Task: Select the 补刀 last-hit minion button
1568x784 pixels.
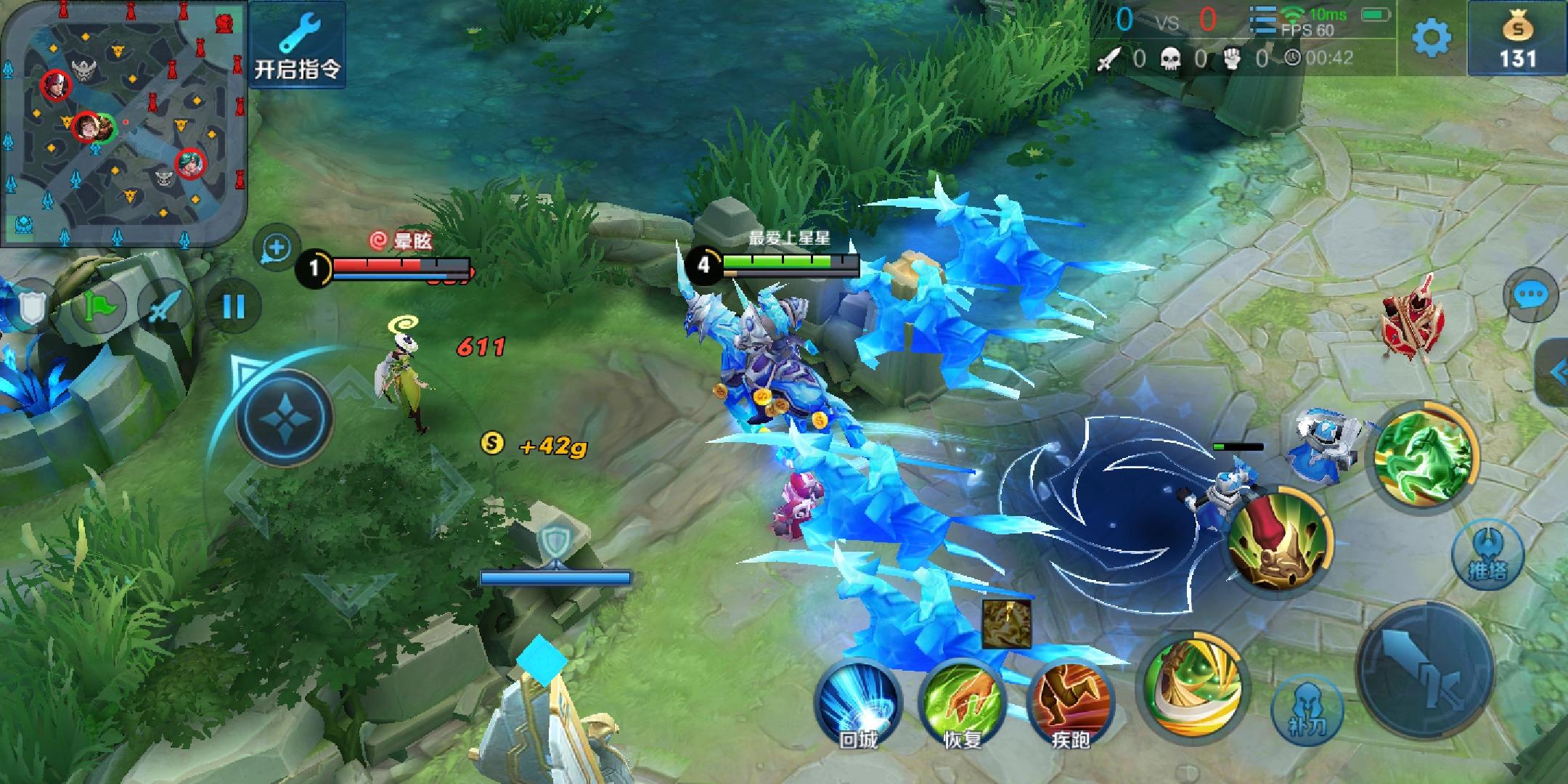Action: click(x=1307, y=709)
